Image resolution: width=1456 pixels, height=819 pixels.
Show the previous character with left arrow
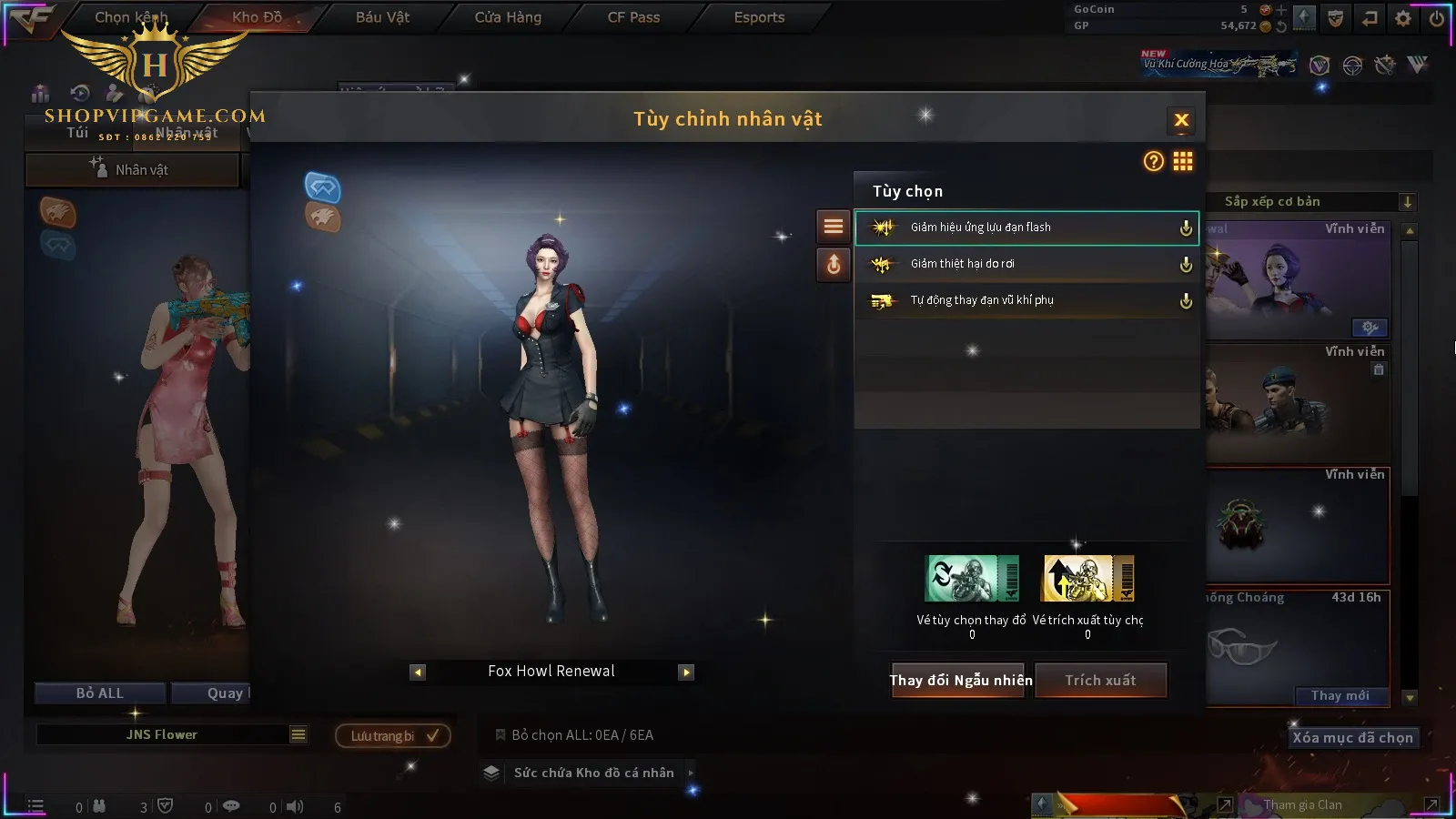(x=418, y=672)
